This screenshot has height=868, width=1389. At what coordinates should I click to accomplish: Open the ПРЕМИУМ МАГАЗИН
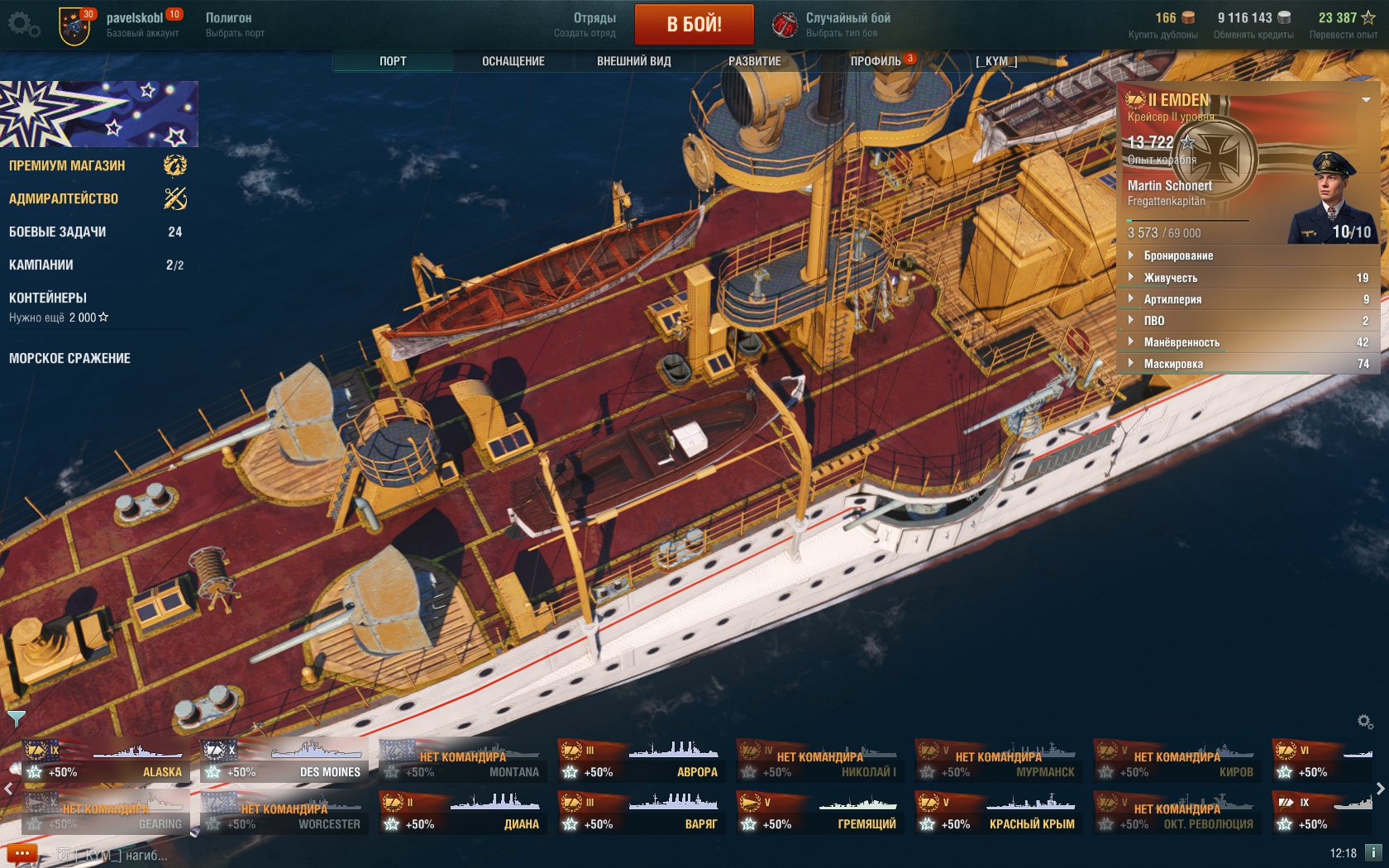pos(67,165)
